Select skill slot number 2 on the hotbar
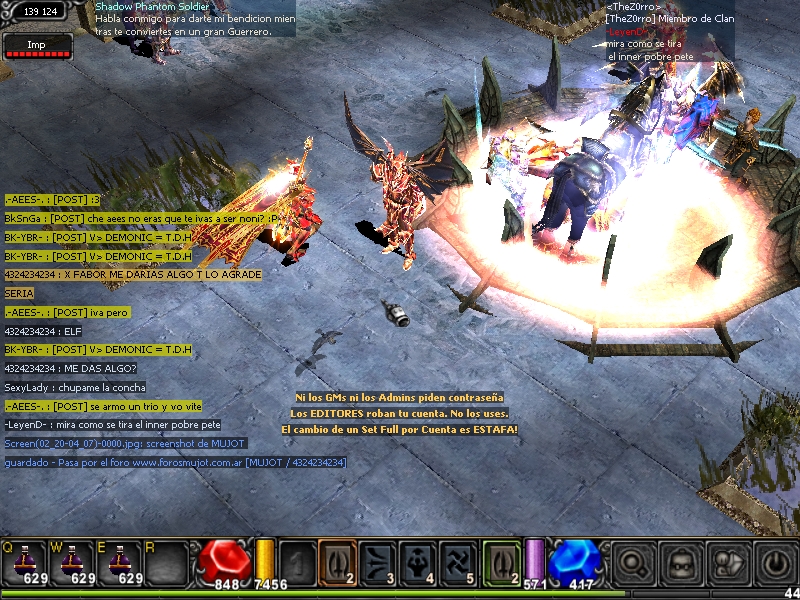Screen dimensions: 800x600 (337, 561)
